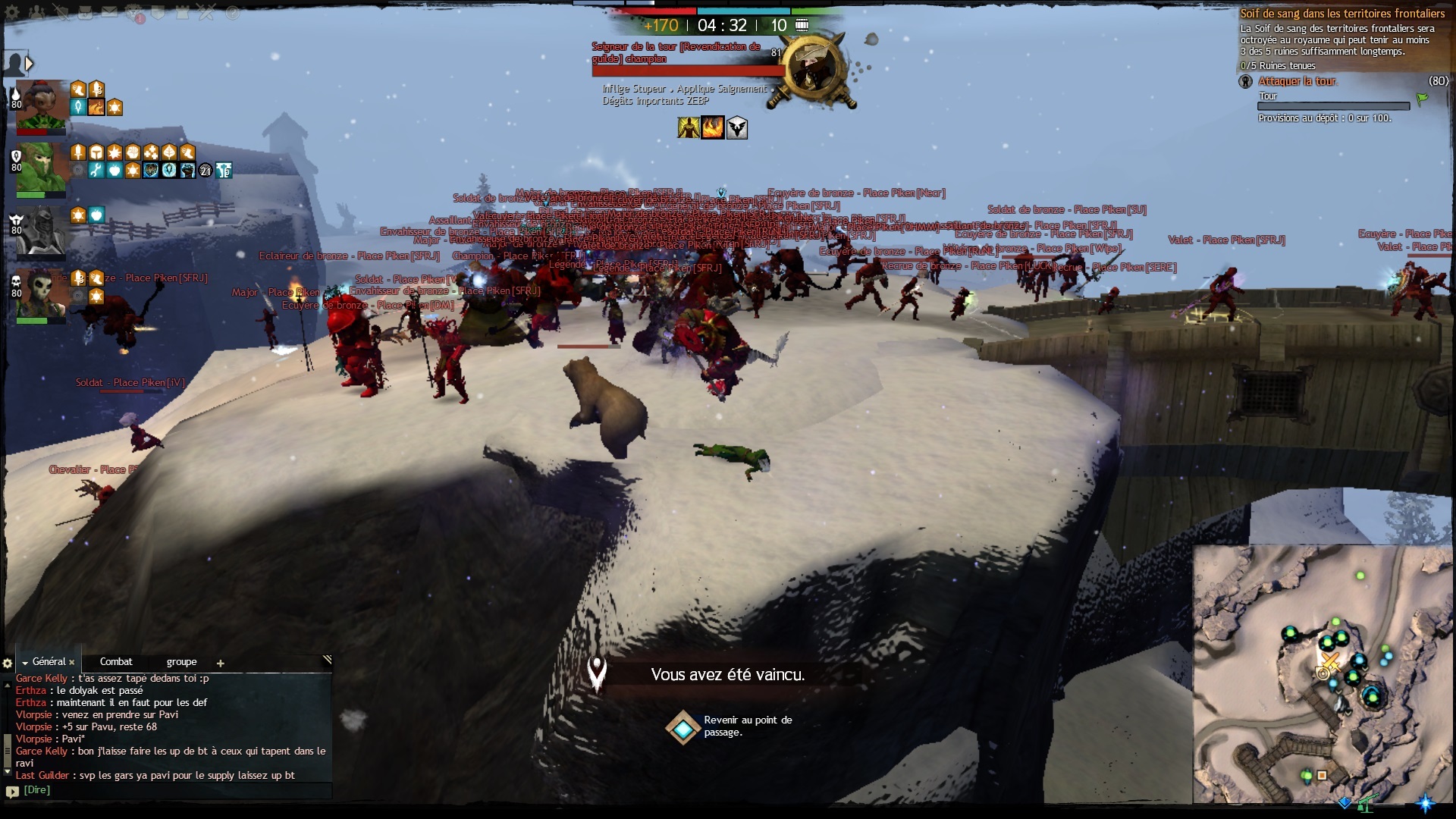
Task: Switch to the groupe chat tab
Action: tap(181, 662)
